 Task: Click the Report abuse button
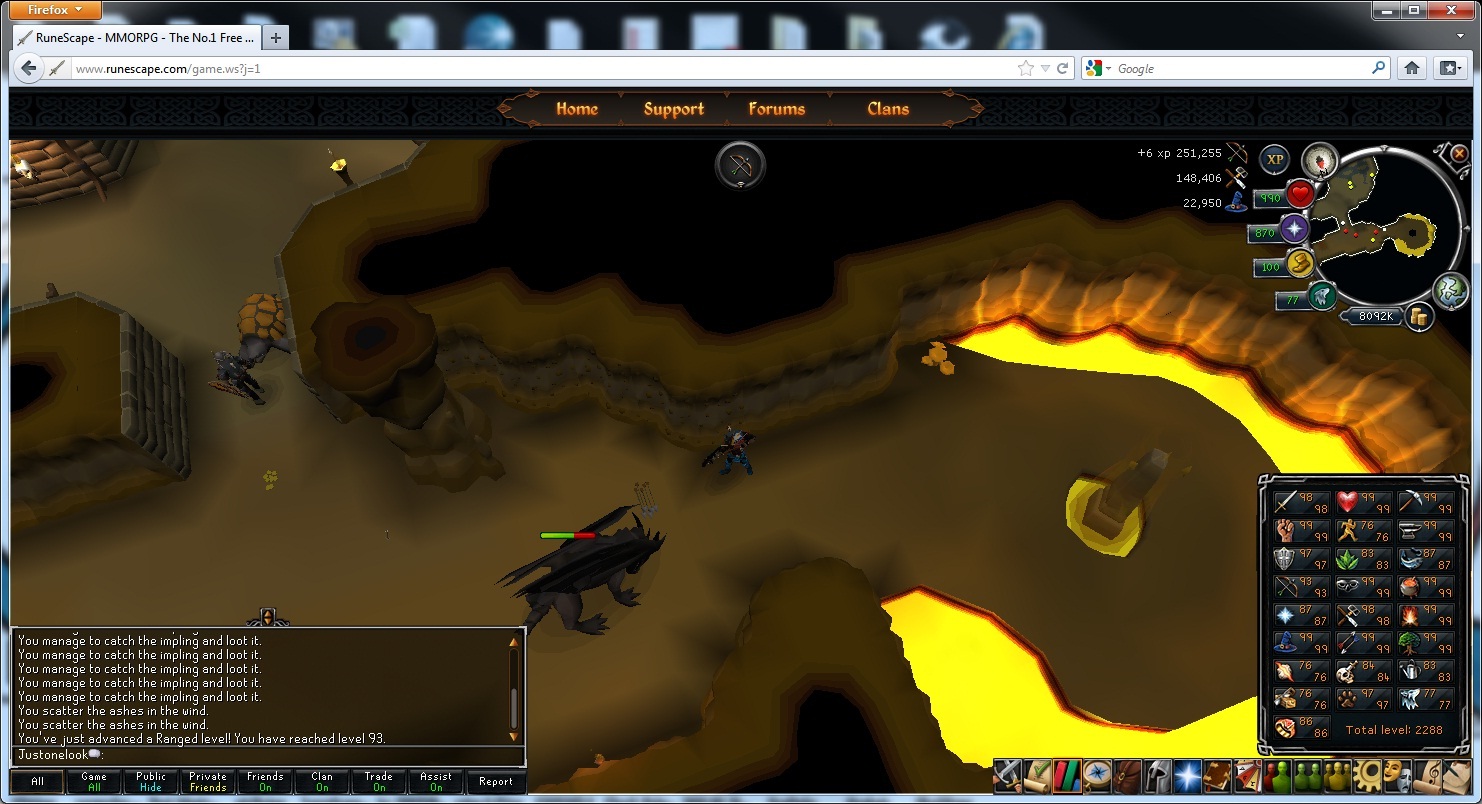pyautogui.click(x=495, y=782)
